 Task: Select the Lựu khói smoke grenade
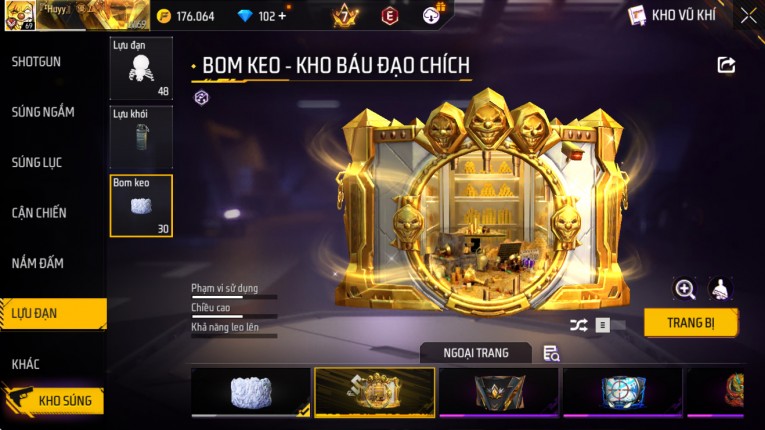point(141,137)
